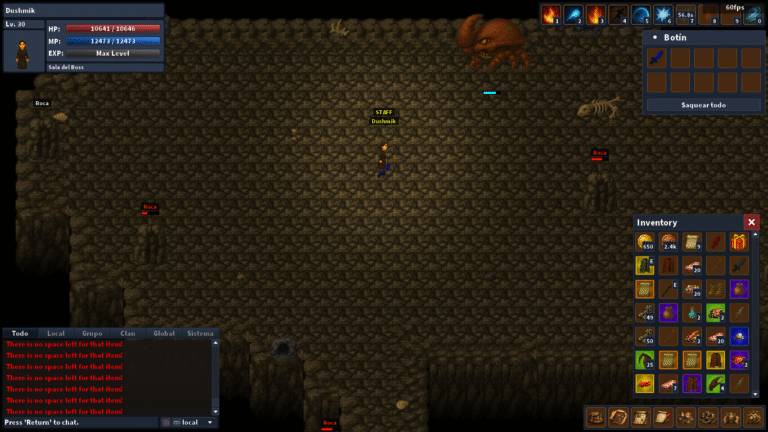Cast the blue comet spell in slot 2

pos(573,15)
